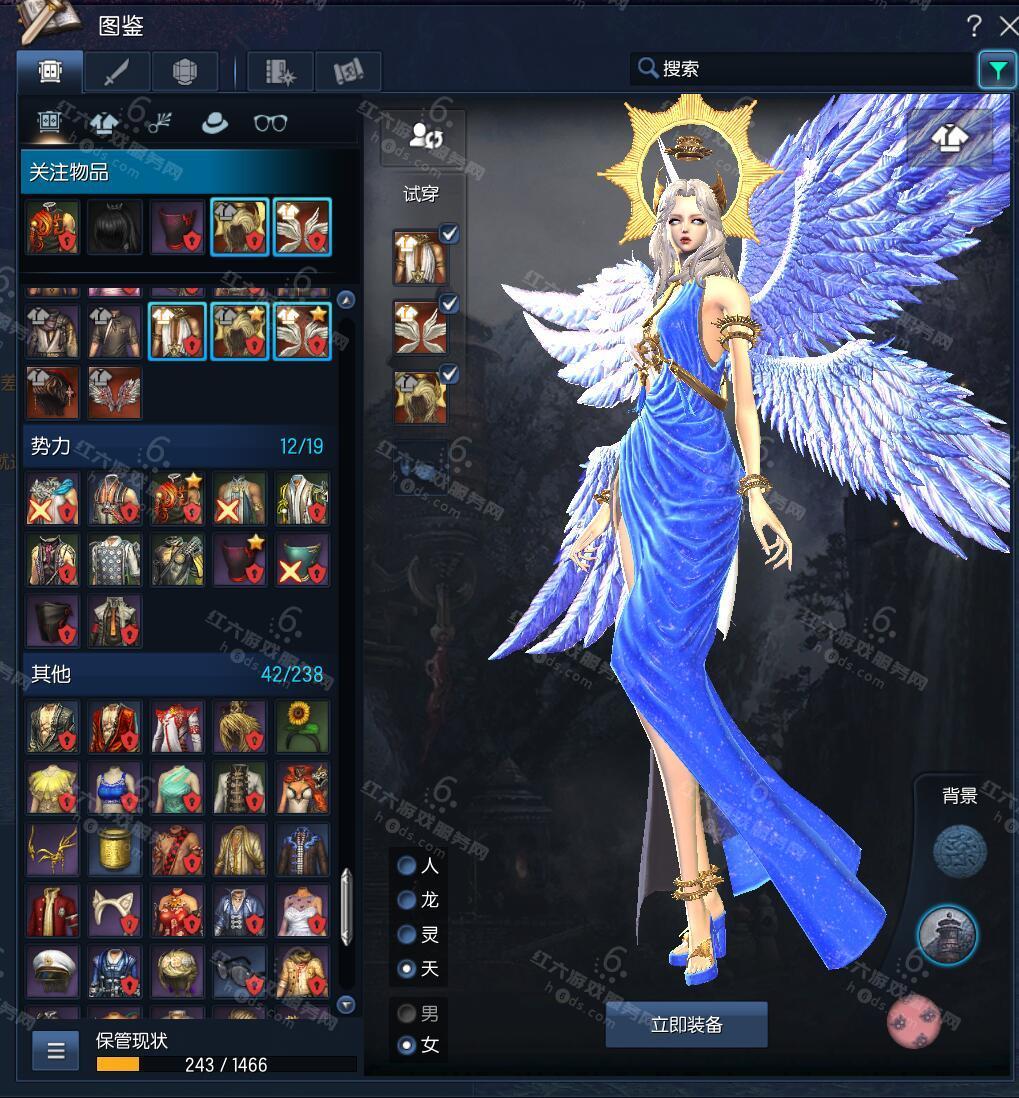Select the glasses category tab
Viewport: 1019px width, 1098px height.
(x=270, y=123)
